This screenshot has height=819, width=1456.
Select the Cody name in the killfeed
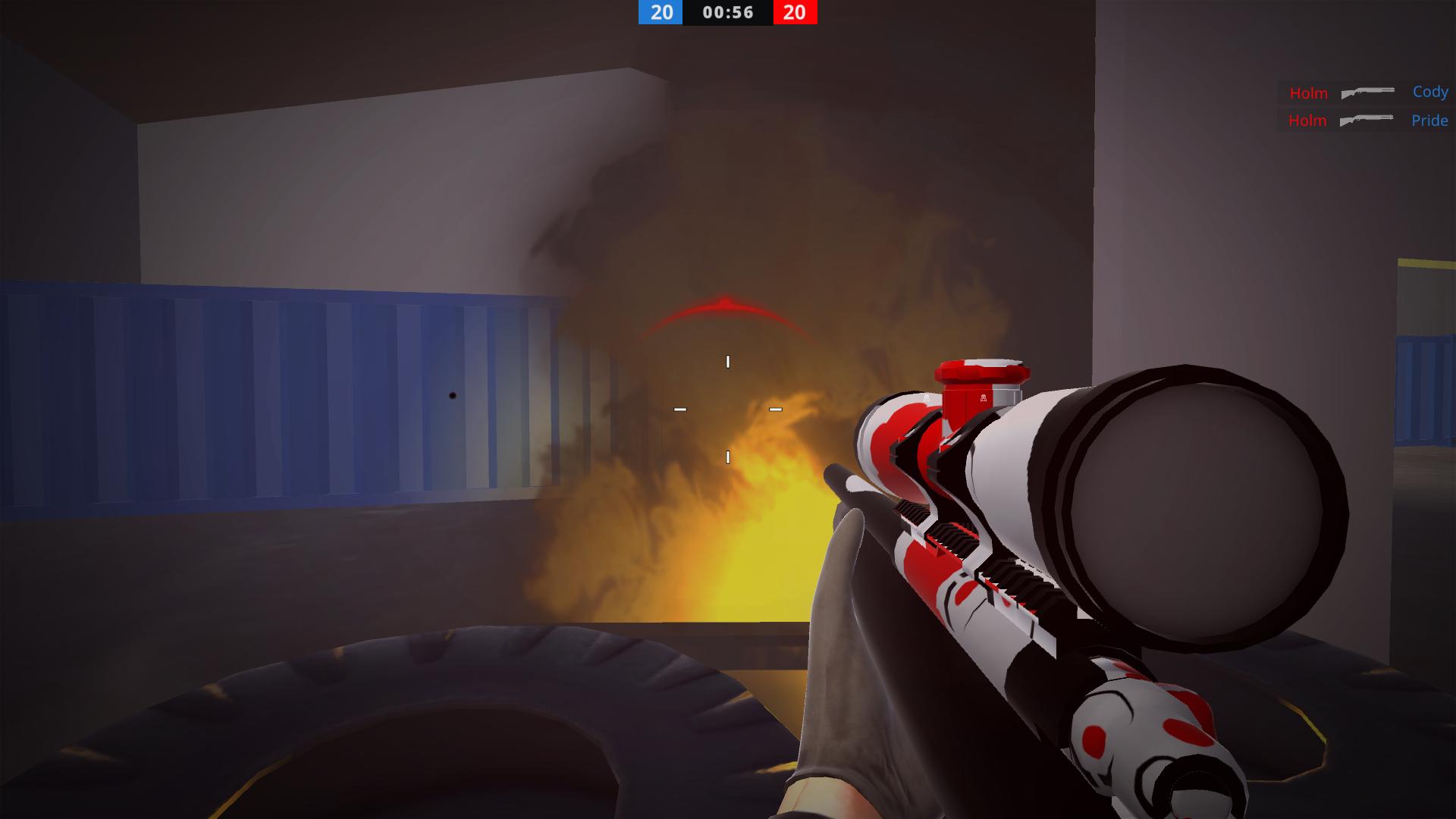click(1429, 92)
